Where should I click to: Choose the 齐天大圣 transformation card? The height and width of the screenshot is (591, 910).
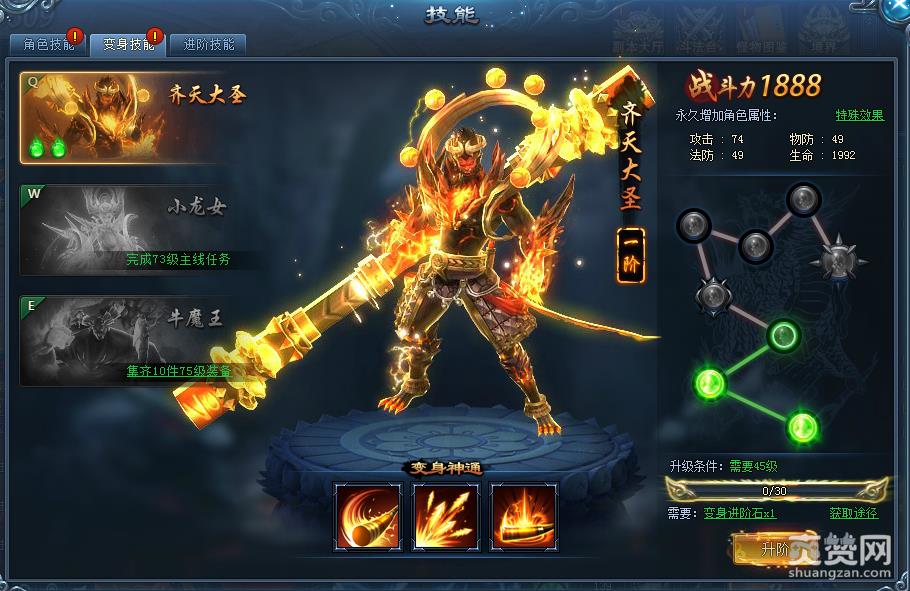133,118
